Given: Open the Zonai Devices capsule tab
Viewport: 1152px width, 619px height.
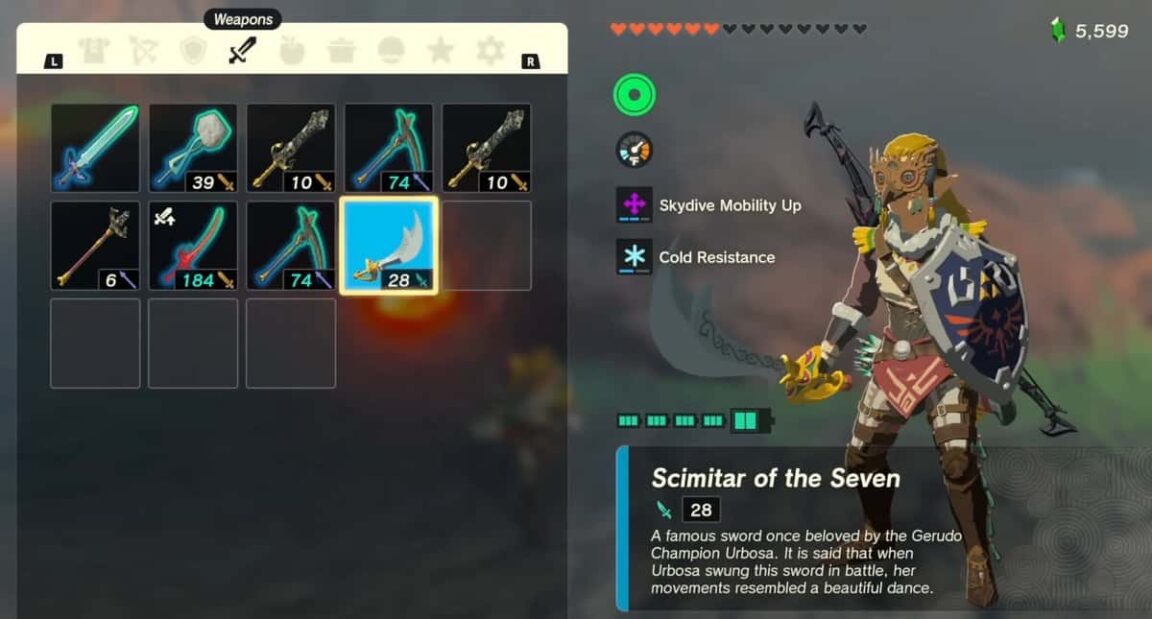Looking at the screenshot, I should (391, 51).
